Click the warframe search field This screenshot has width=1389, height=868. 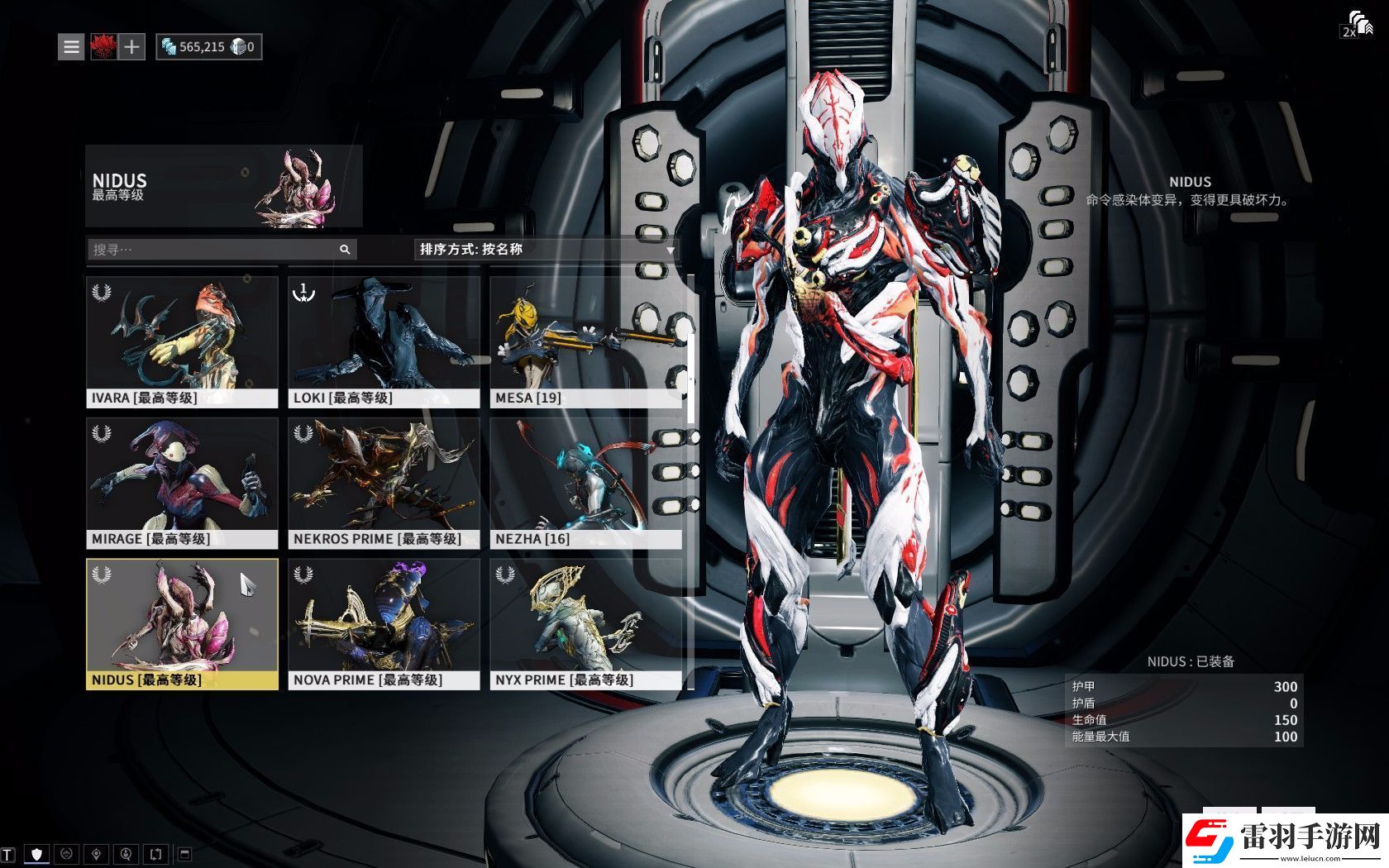pos(213,249)
